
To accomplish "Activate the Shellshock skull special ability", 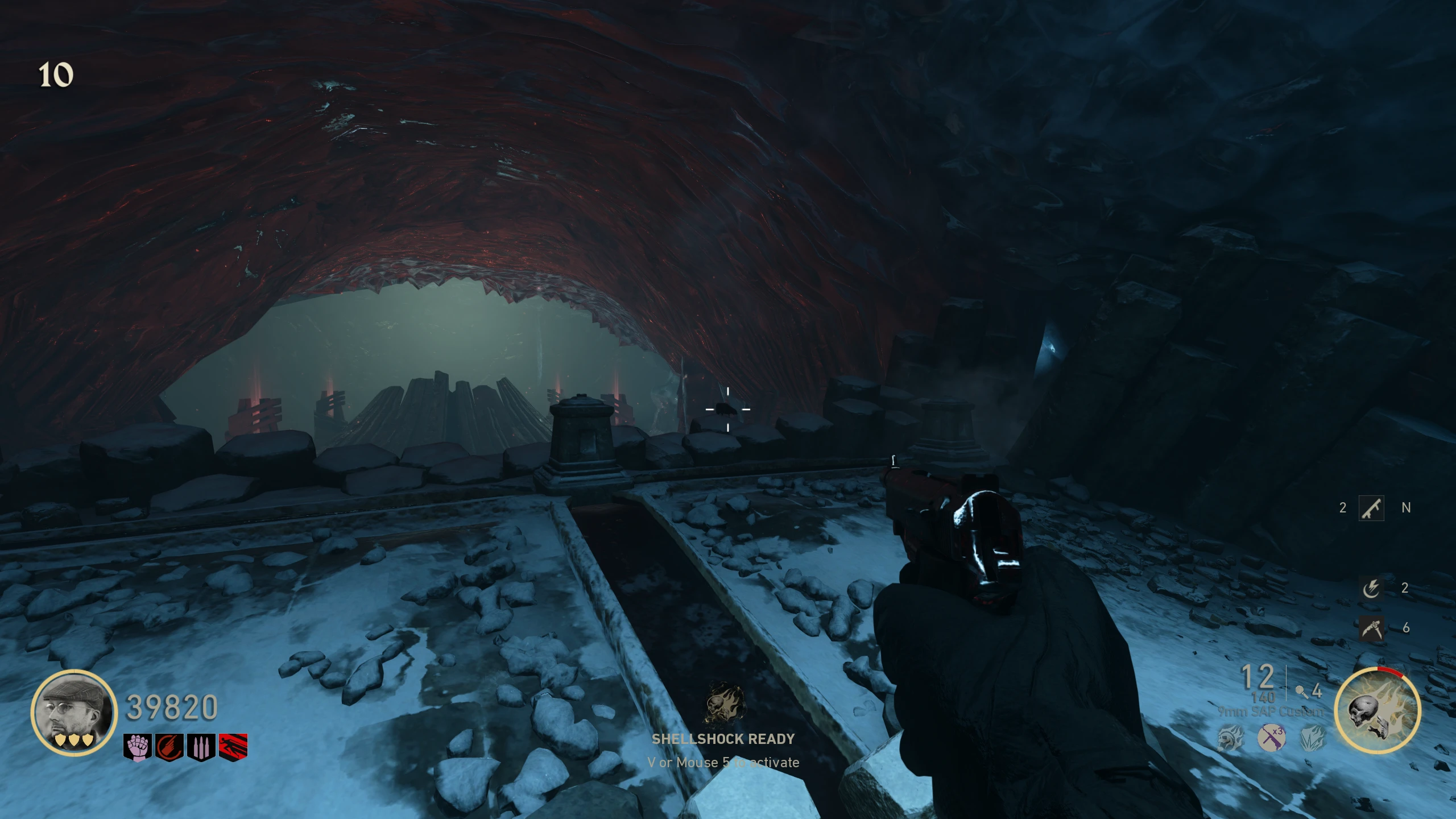I will 1377,711.
